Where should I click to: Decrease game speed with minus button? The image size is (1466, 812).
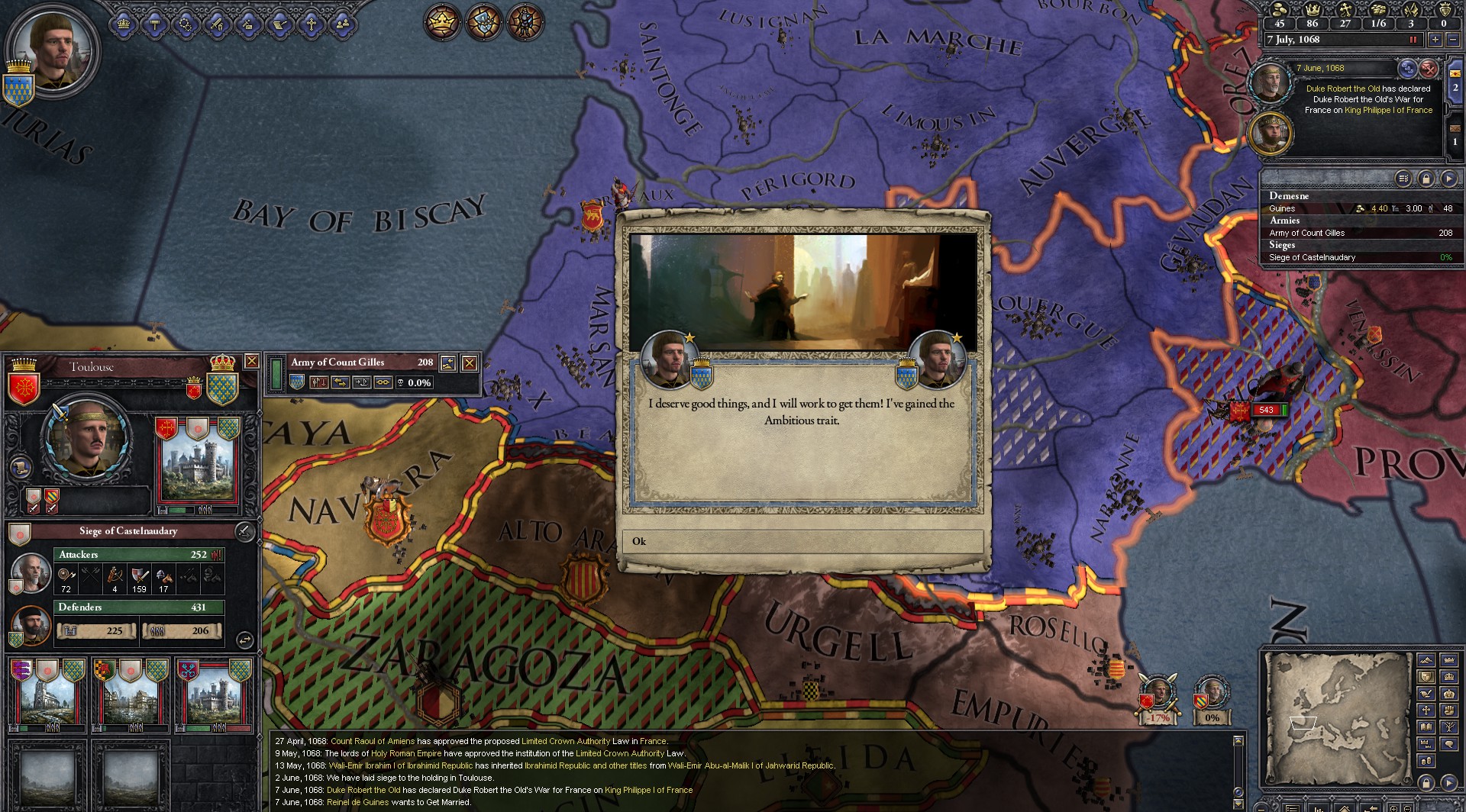(x=1452, y=40)
